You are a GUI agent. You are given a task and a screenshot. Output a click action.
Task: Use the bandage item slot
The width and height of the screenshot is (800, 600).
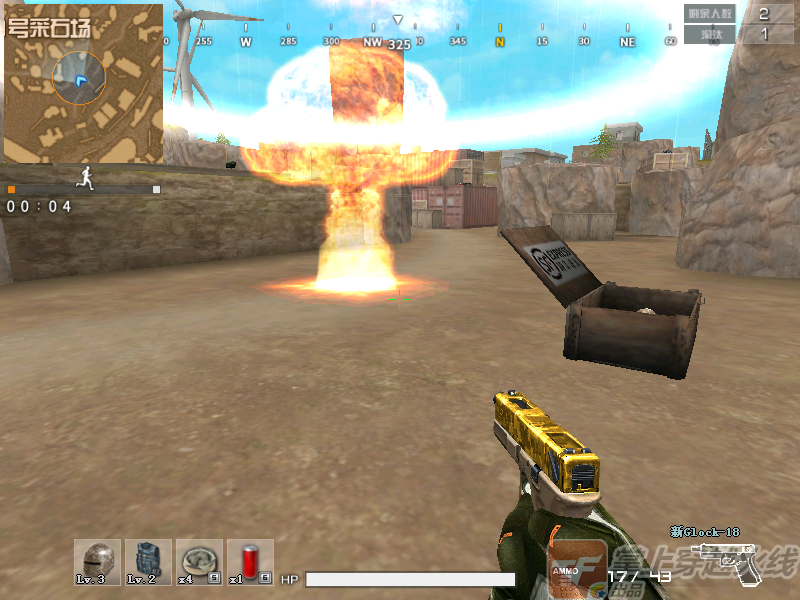pyautogui.click(x=199, y=562)
